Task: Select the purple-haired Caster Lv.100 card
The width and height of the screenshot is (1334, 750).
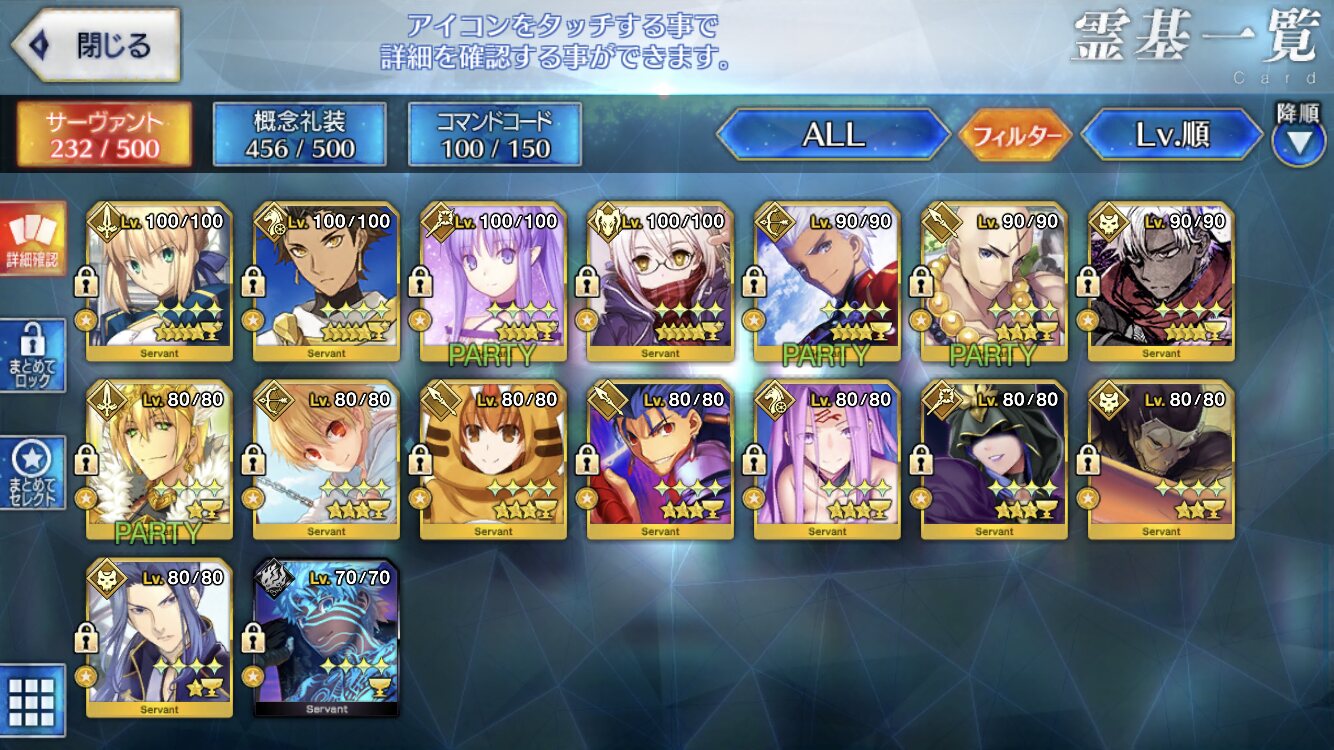Action: click(494, 280)
